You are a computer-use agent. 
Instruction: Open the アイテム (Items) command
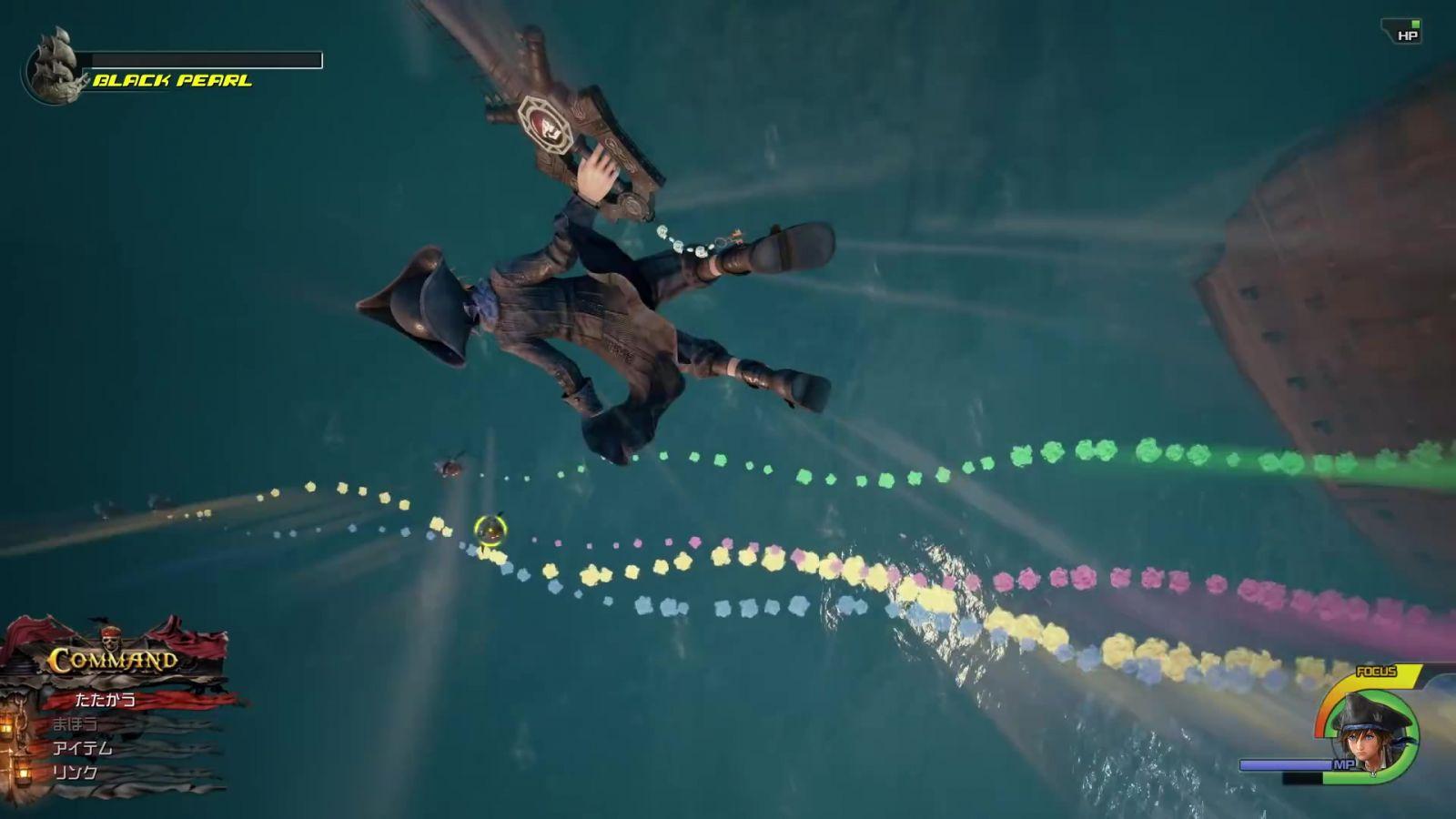coord(83,748)
